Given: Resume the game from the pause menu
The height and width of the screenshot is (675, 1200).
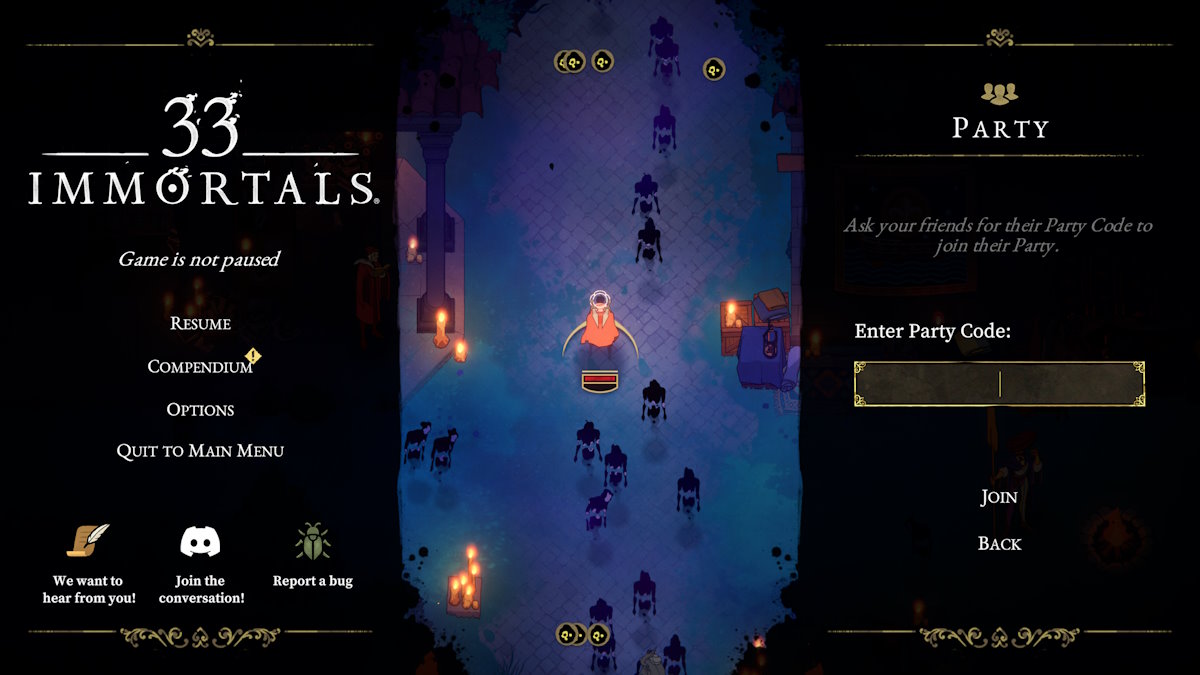Looking at the screenshot, I should pos(200,323).
